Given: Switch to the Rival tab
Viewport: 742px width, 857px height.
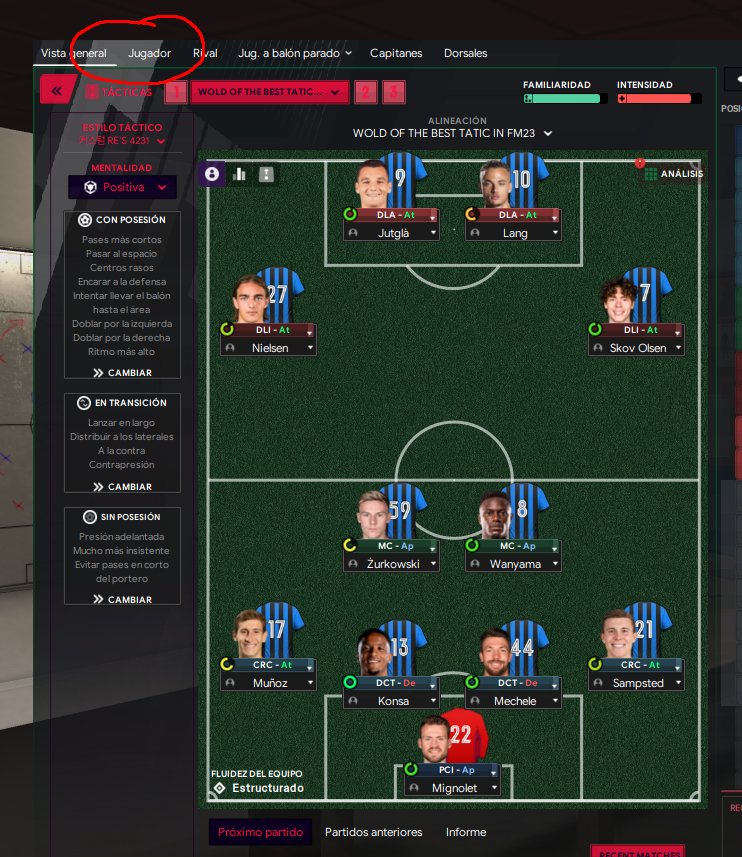Looking at the screenshot, I should click(x=205, y=53).
